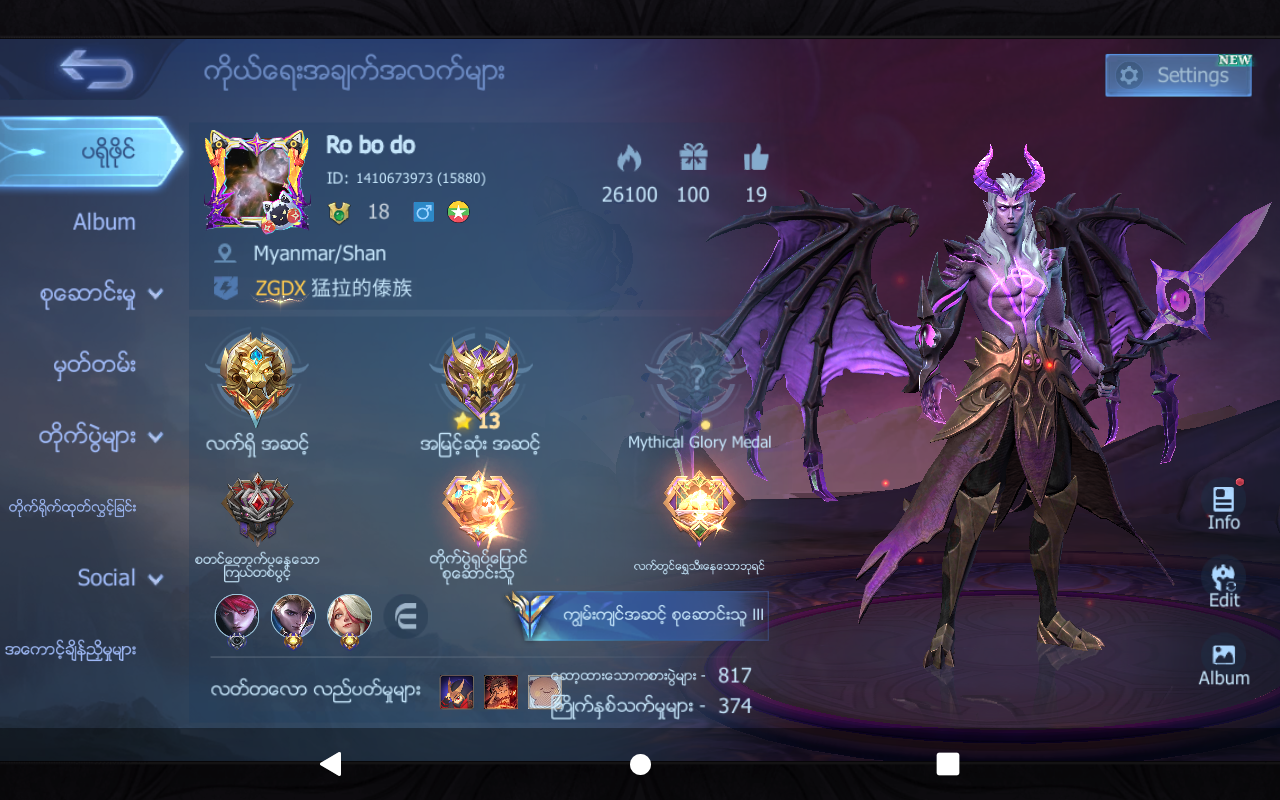Tap the Android home button

[640, 764]
